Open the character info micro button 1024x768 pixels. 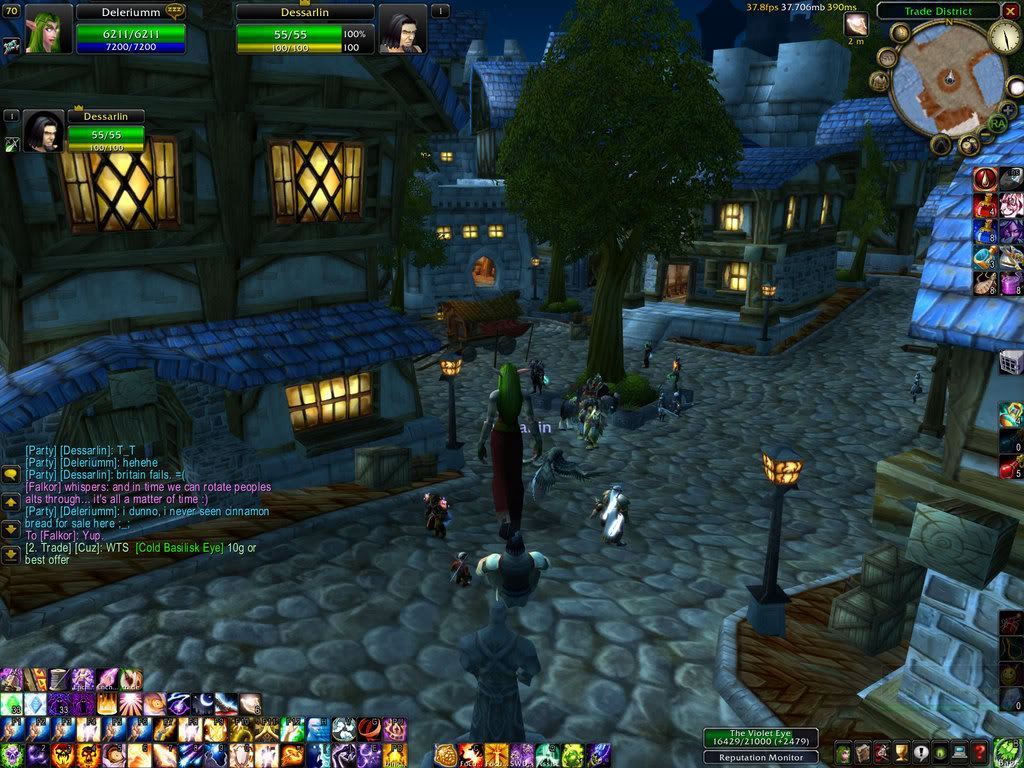click(843, 753)
